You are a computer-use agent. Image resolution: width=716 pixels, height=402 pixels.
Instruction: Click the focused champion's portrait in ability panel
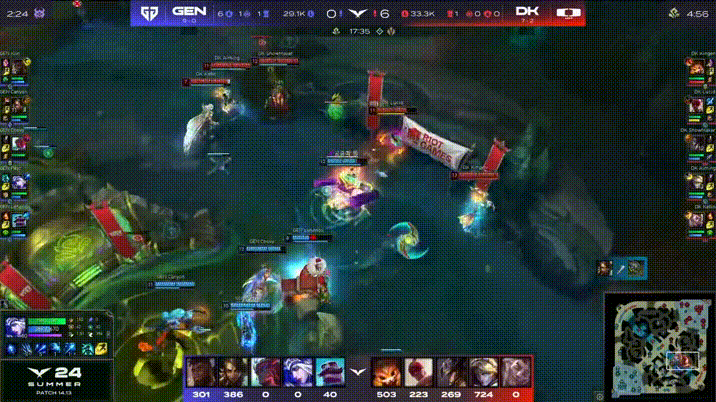pyautogui.click(x=18, y=328)
